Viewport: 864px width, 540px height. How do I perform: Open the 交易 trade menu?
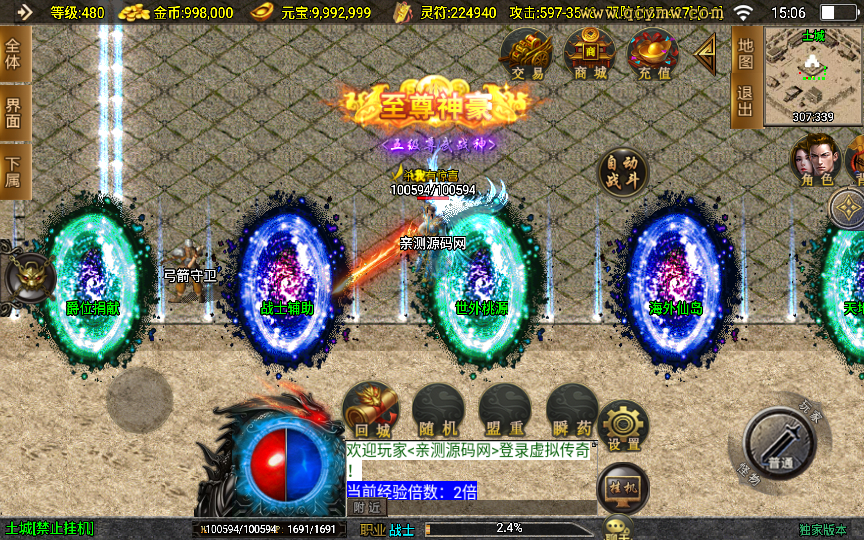point(527,53)
